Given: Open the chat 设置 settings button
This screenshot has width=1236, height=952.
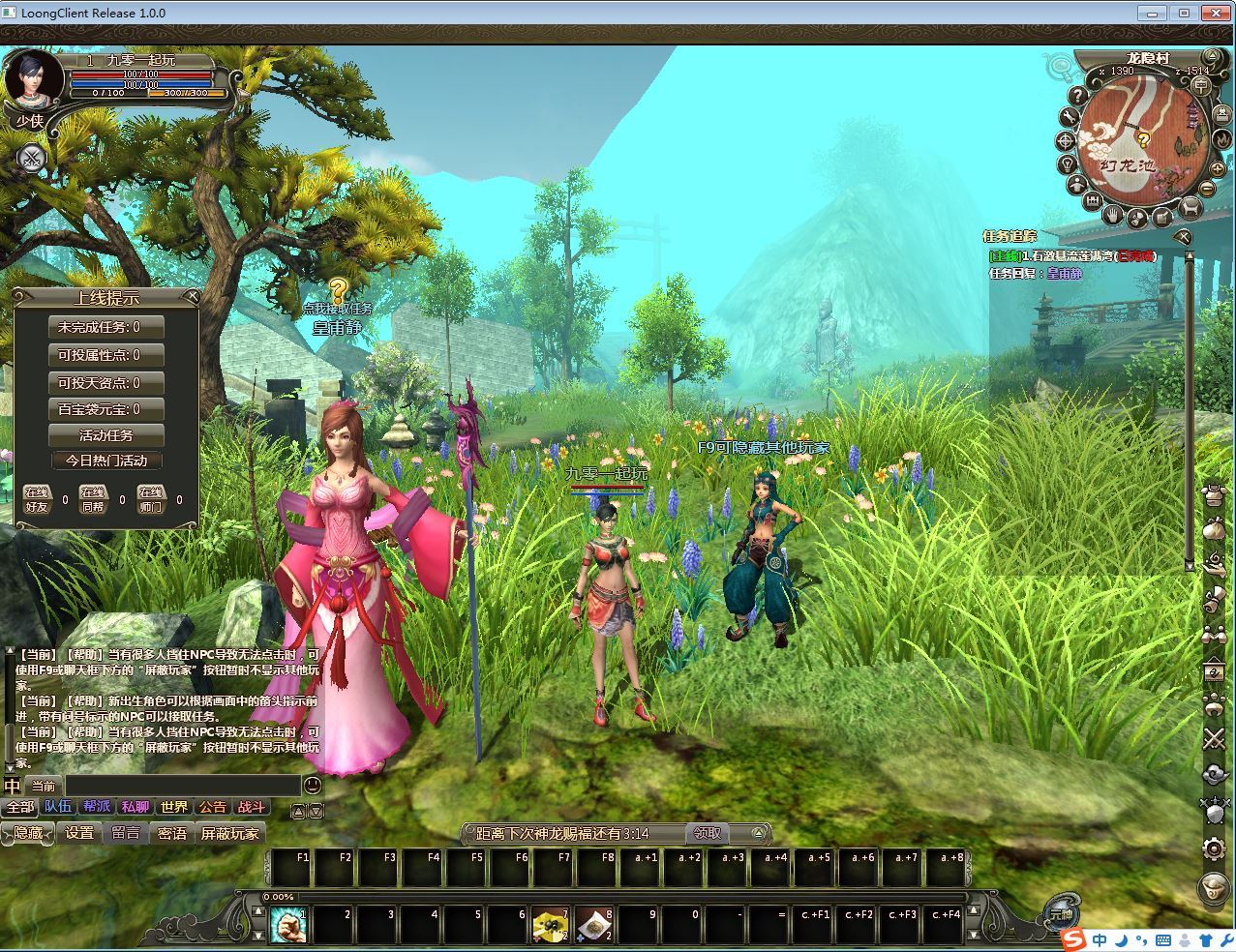Looking at the screenshot, I should point(79,833).
